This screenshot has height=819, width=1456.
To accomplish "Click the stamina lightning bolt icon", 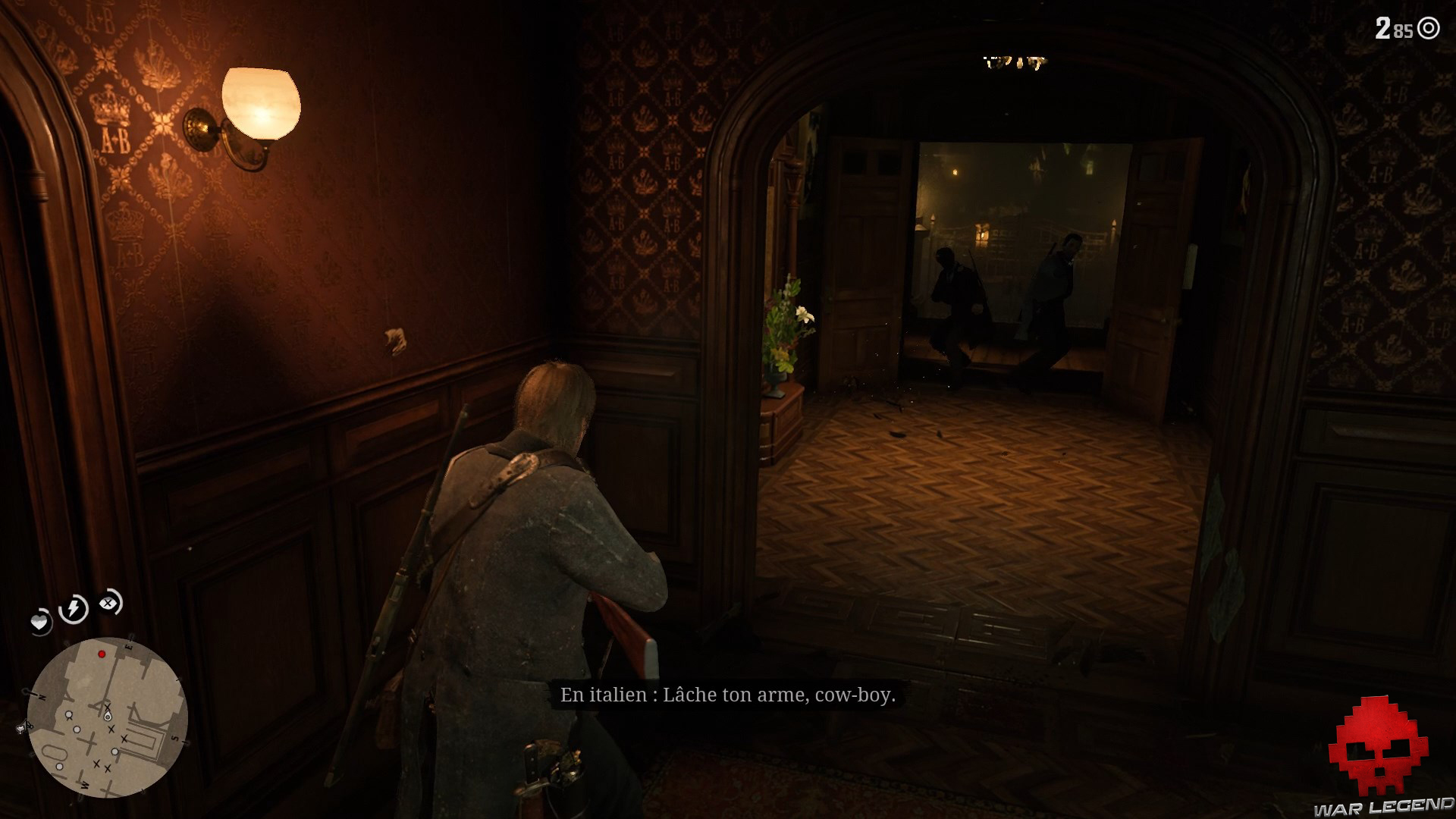I will coord(73,607).
